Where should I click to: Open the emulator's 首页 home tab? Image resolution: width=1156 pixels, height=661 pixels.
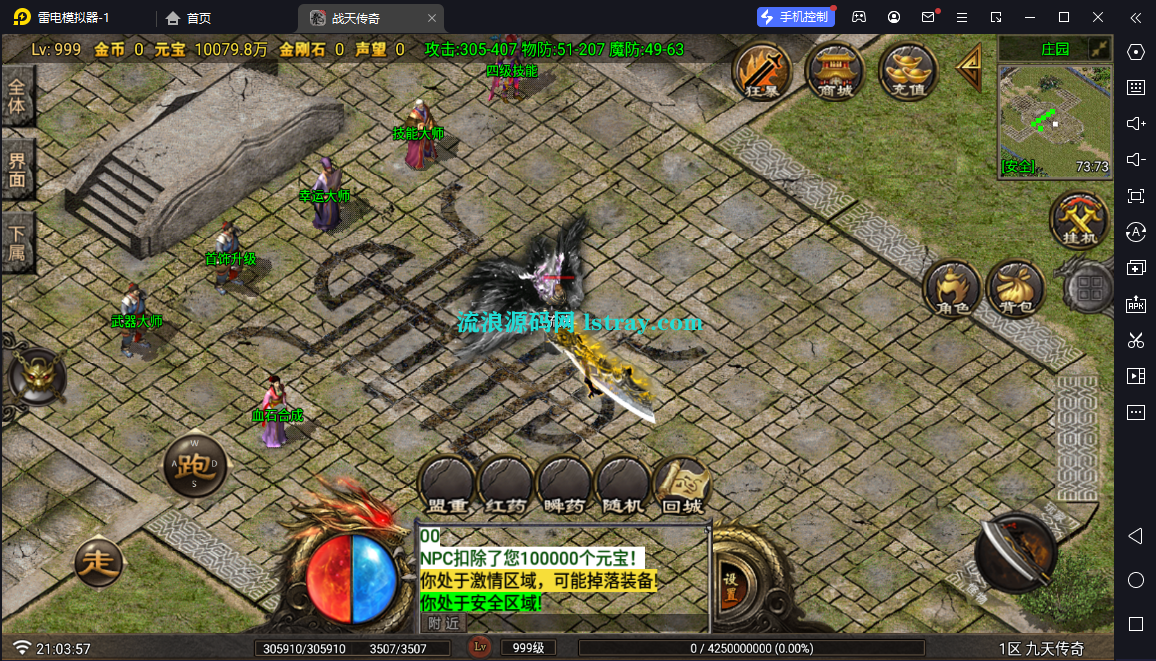(x=189, y=18)
